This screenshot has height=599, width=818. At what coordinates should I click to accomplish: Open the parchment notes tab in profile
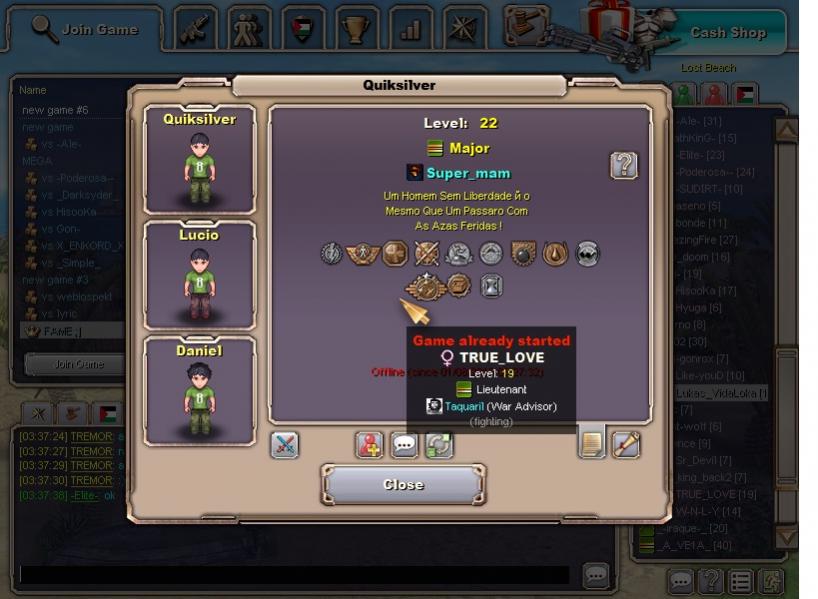[x=592, y=444]
